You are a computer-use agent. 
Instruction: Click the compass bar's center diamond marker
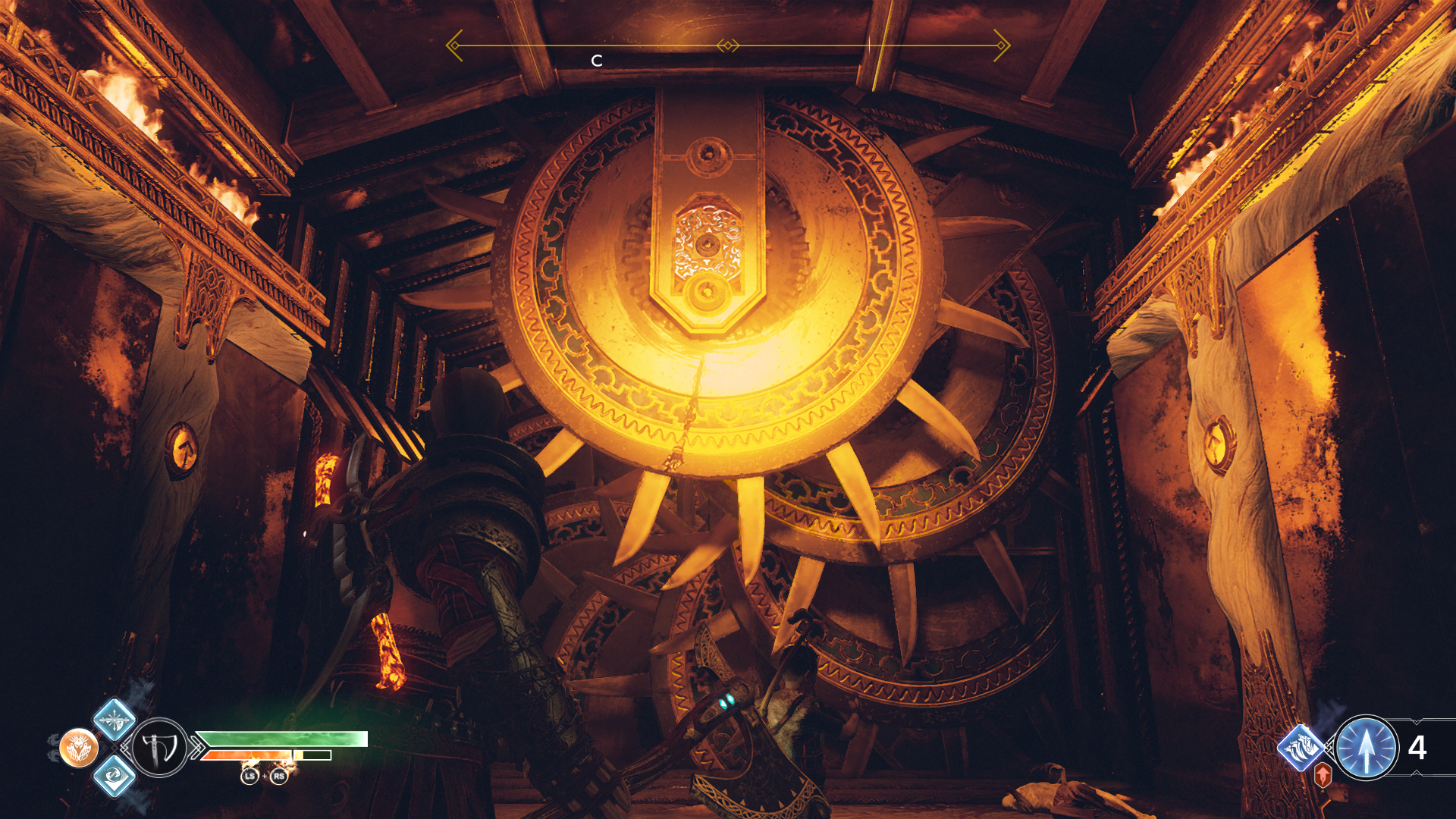728,46
